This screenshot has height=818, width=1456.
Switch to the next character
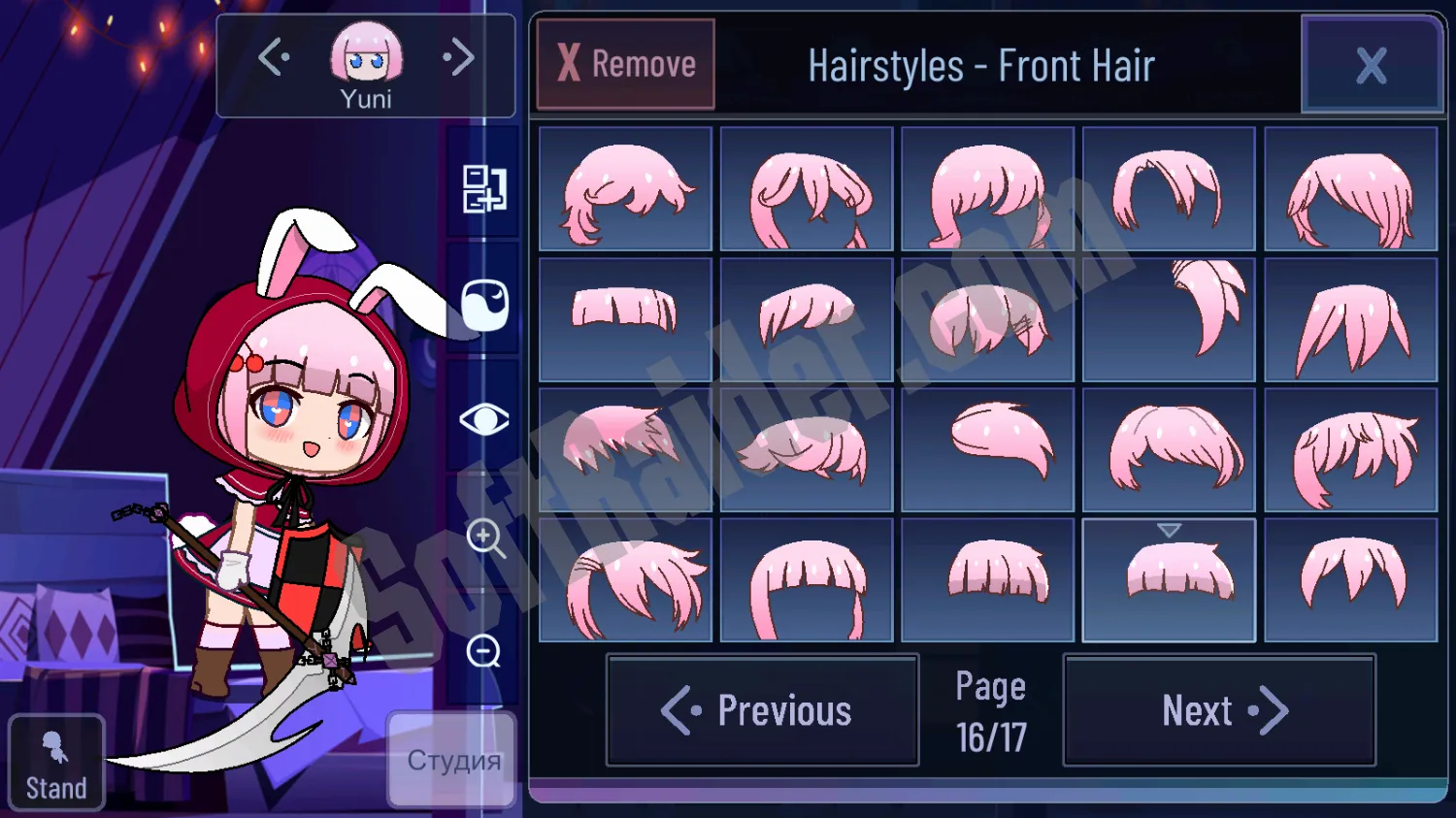[x=459, y=57]
